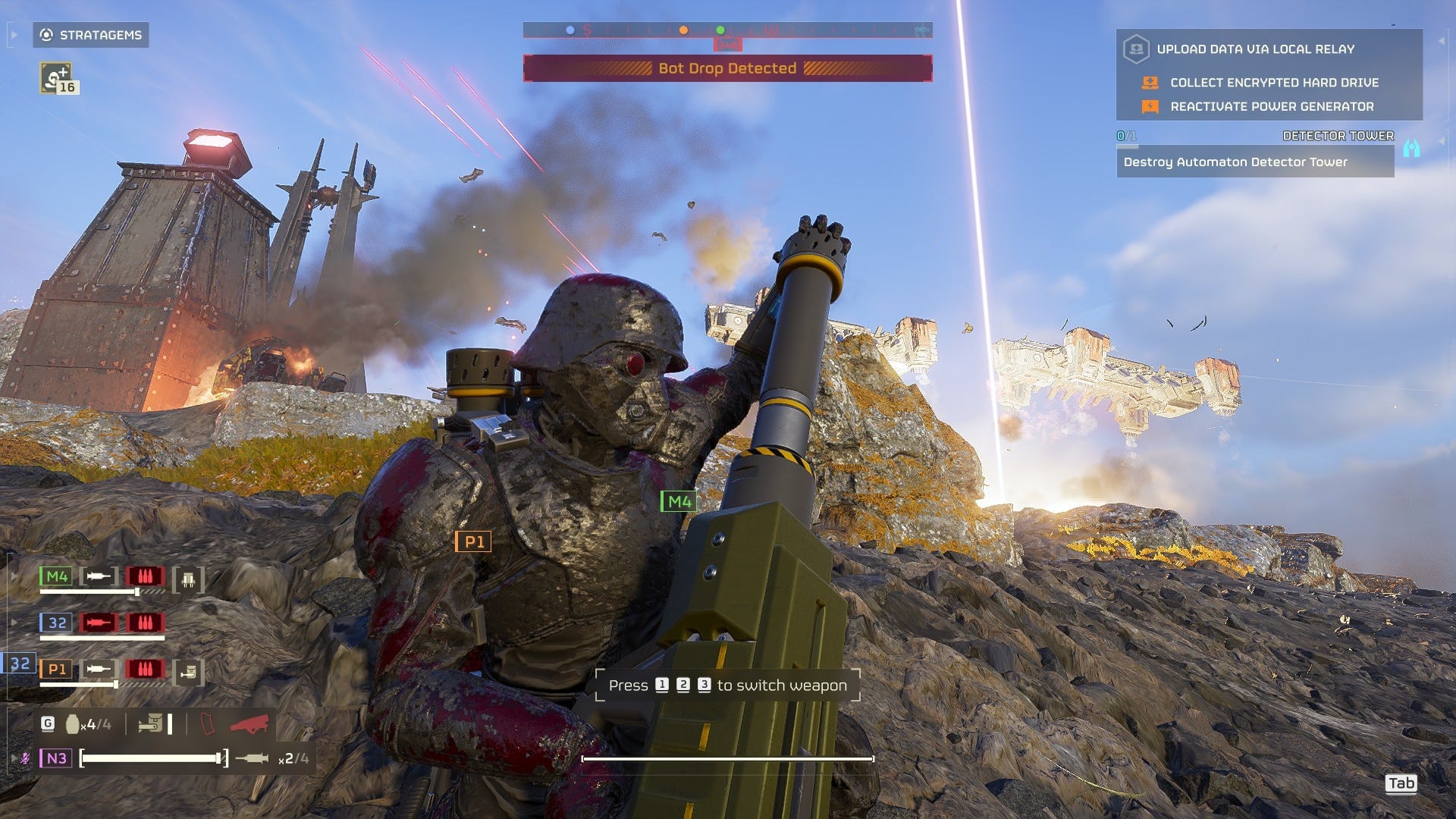Select the Reactivate Power Generator objective

pos(1271,107)
